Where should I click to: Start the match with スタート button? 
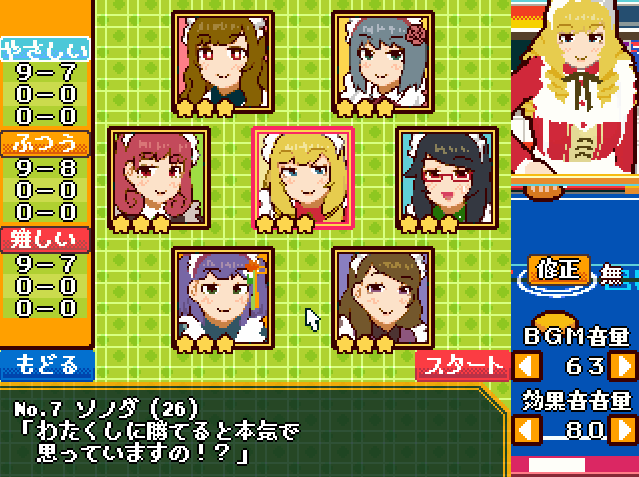click(462, 366)
